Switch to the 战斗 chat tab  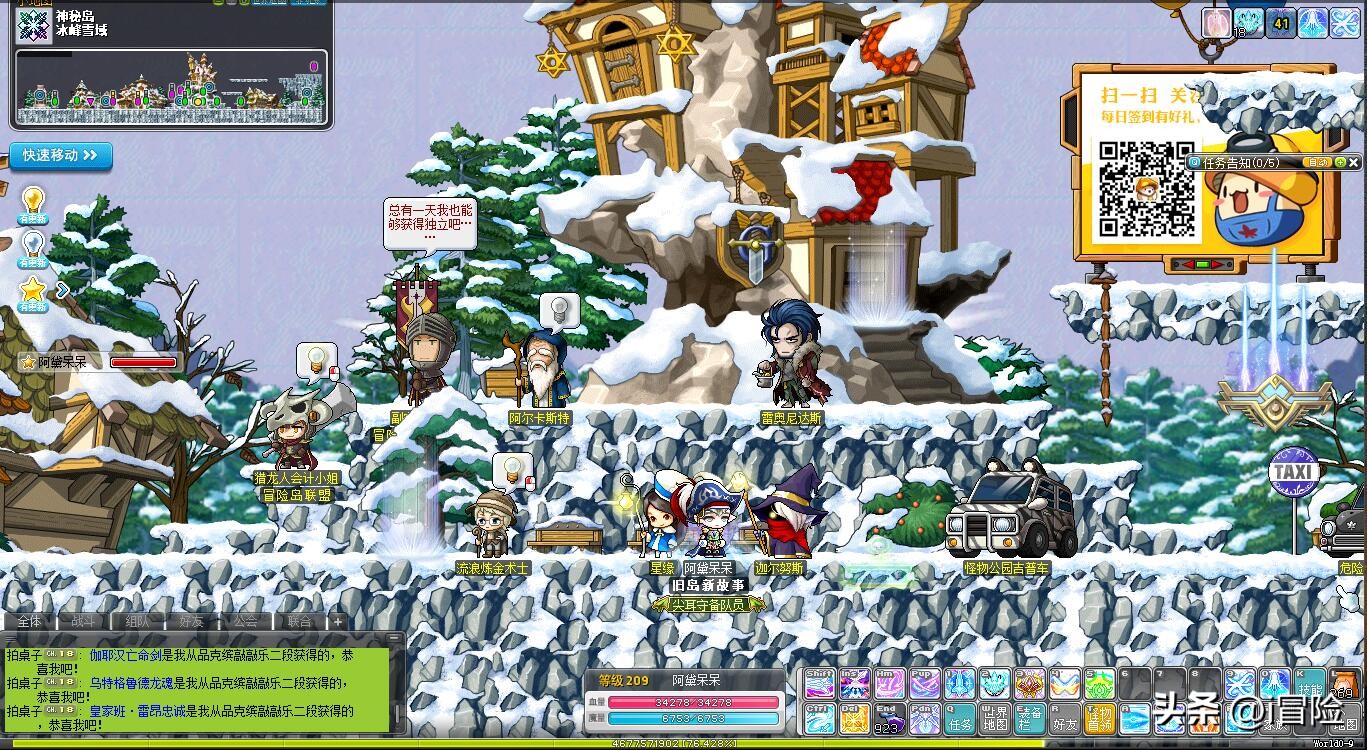point(83,621)
